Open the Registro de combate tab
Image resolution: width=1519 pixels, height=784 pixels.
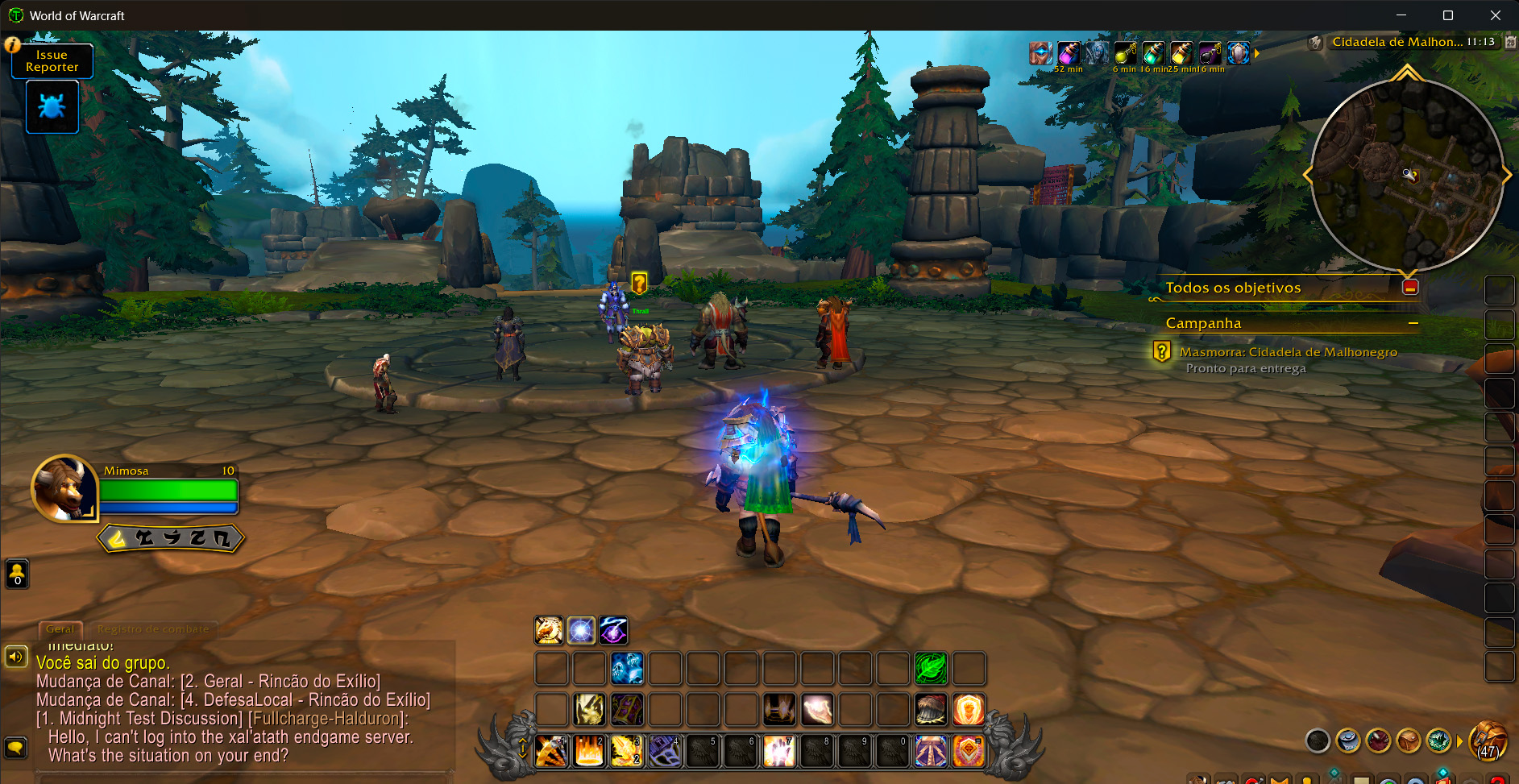152,629
